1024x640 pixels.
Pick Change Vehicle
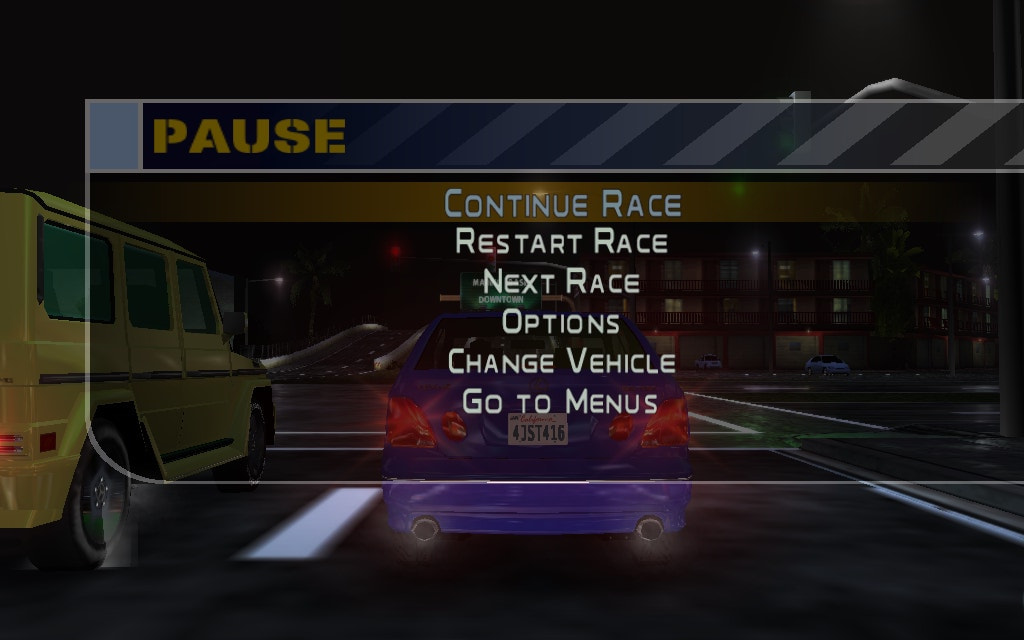point(562,361)
